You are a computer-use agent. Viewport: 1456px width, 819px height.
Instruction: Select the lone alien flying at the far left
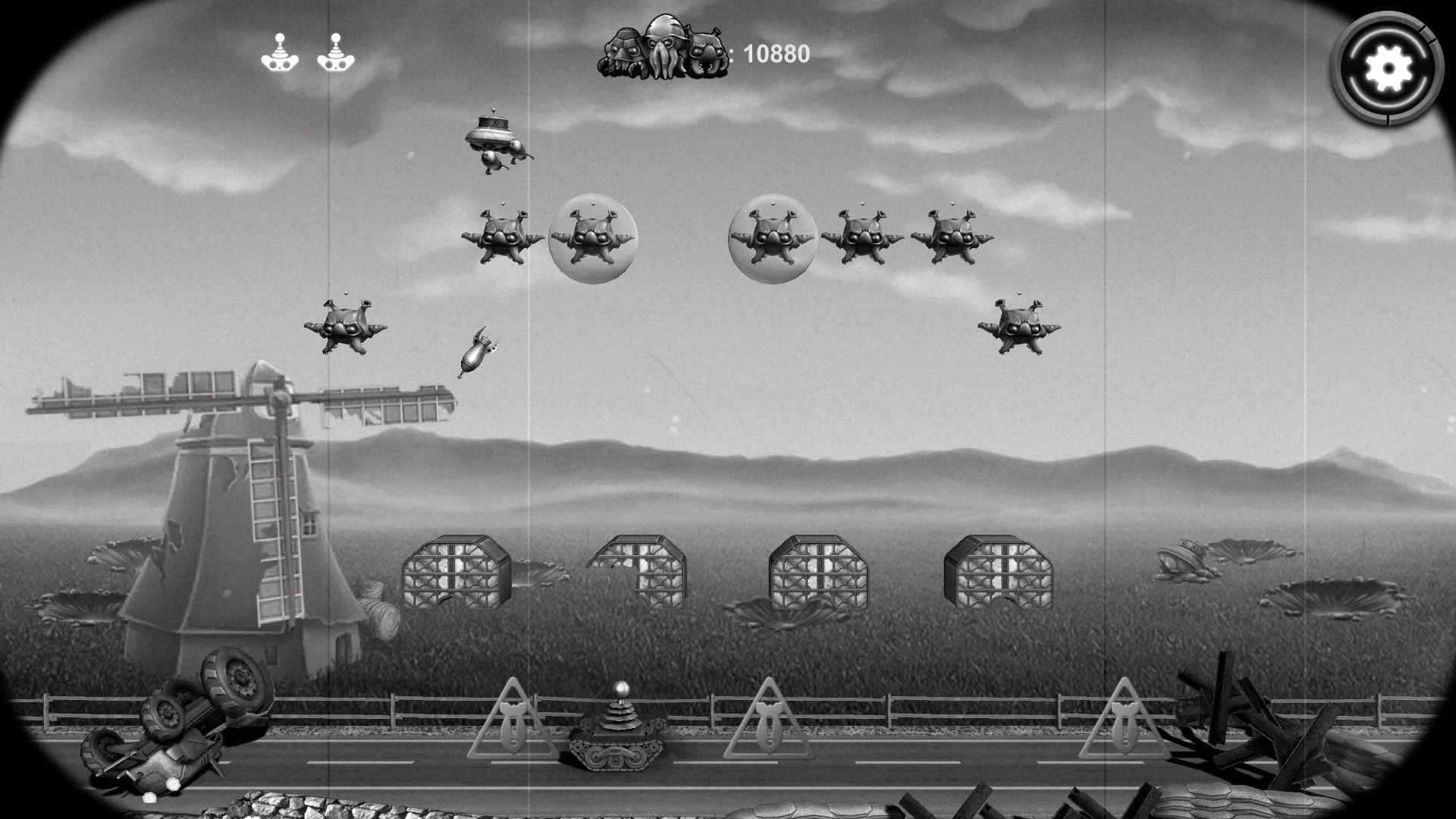coord(347,325)
